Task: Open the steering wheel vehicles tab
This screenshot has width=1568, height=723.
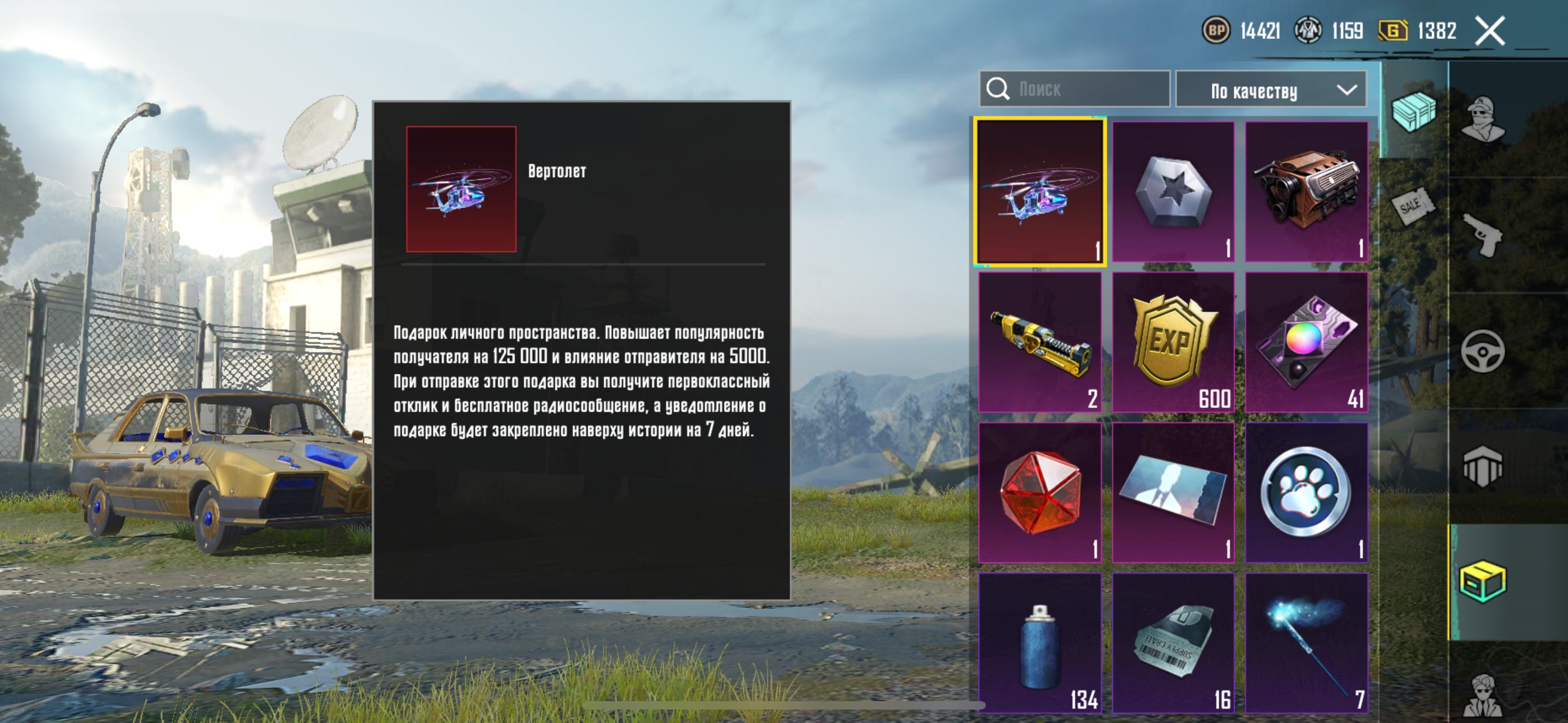Action: [1483, 351]
